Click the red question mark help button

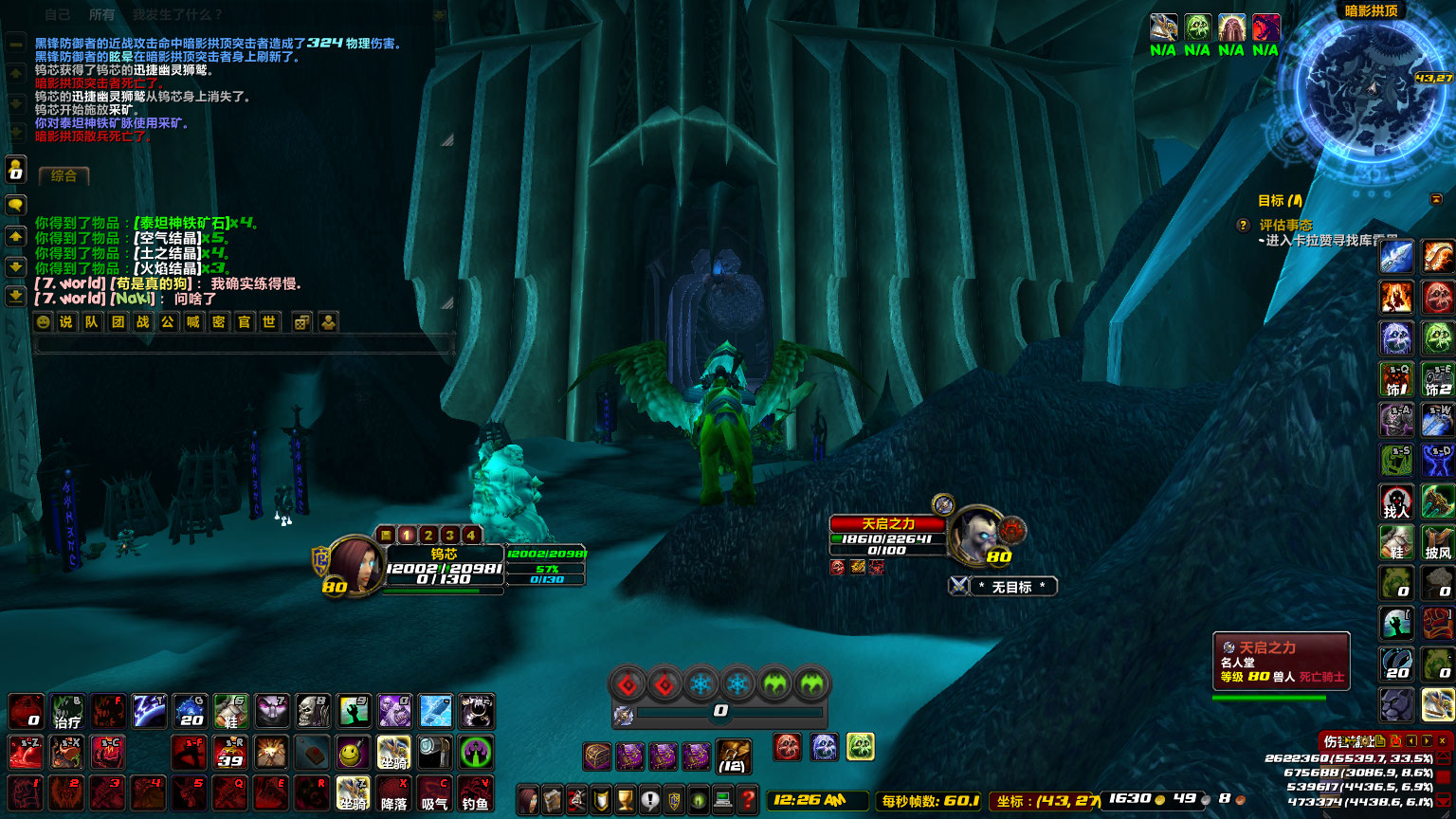click(x=747, y=800)
